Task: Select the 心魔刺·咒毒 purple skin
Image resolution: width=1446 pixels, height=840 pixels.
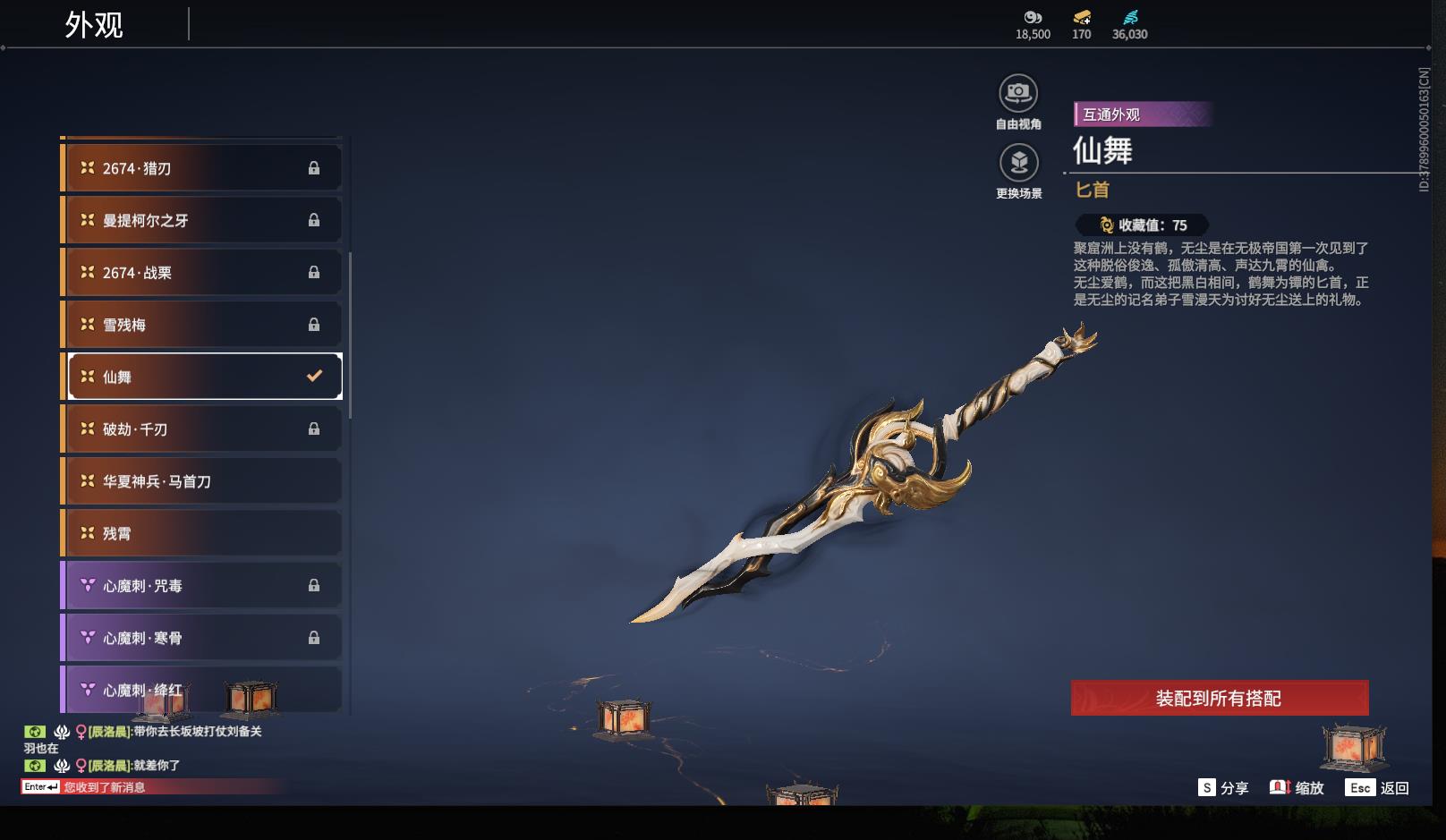Action: tap(203, 585)
